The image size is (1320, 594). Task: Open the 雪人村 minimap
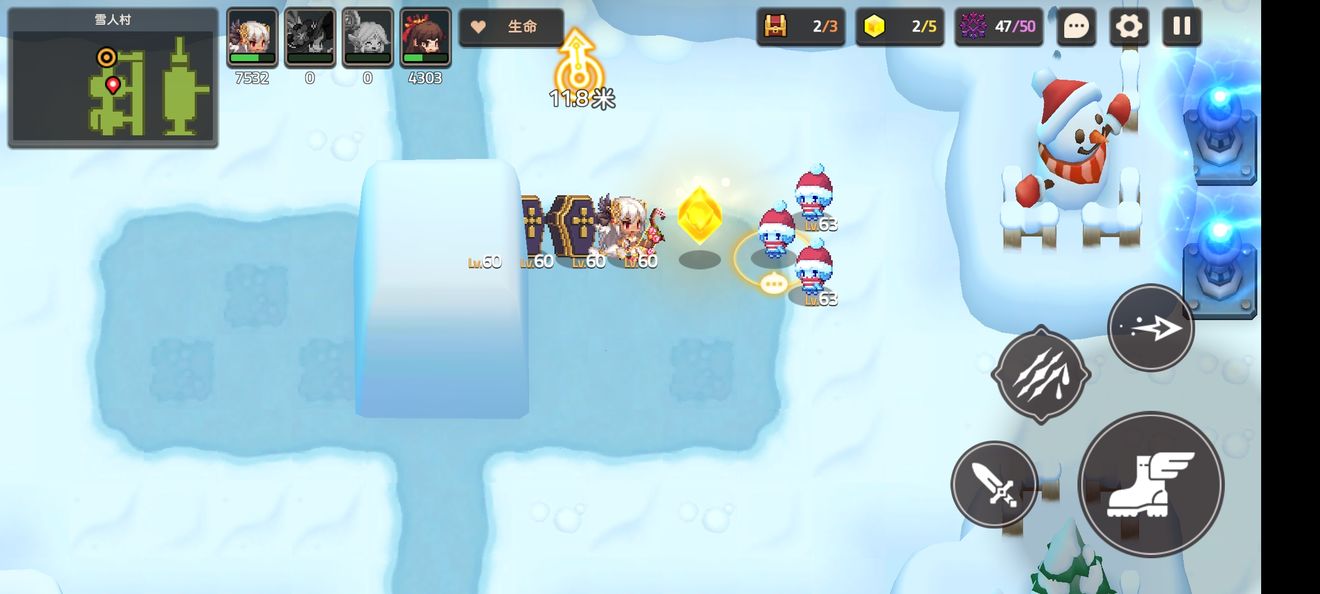coord(113,78)
